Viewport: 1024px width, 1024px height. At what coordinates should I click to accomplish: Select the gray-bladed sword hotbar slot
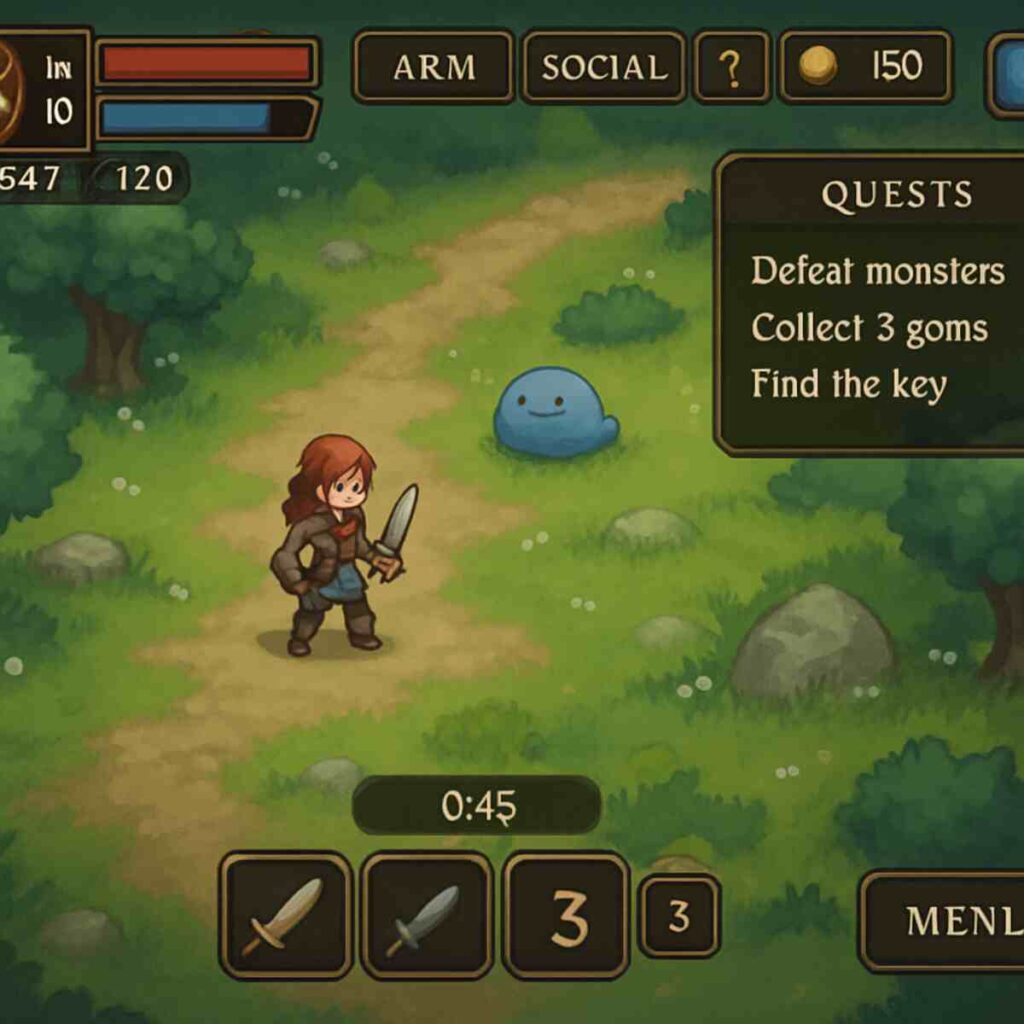point(427,914)
